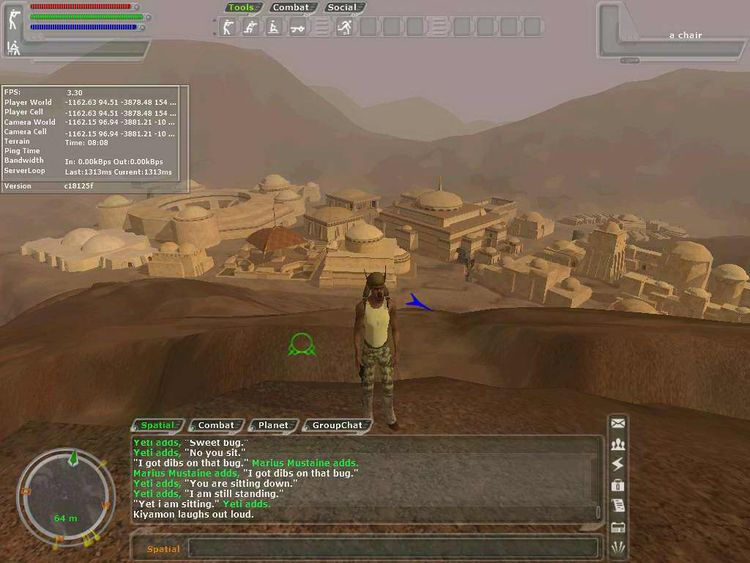Open inventory with the briefcase icon
This screenshot has width=750, height=563.
(x=618, y=486)
